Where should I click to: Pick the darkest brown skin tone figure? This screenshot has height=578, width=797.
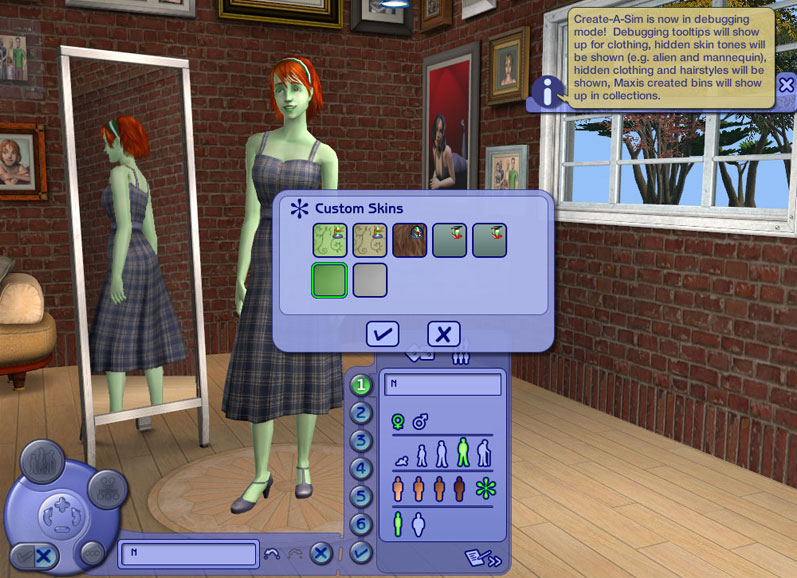coord(459,489)
